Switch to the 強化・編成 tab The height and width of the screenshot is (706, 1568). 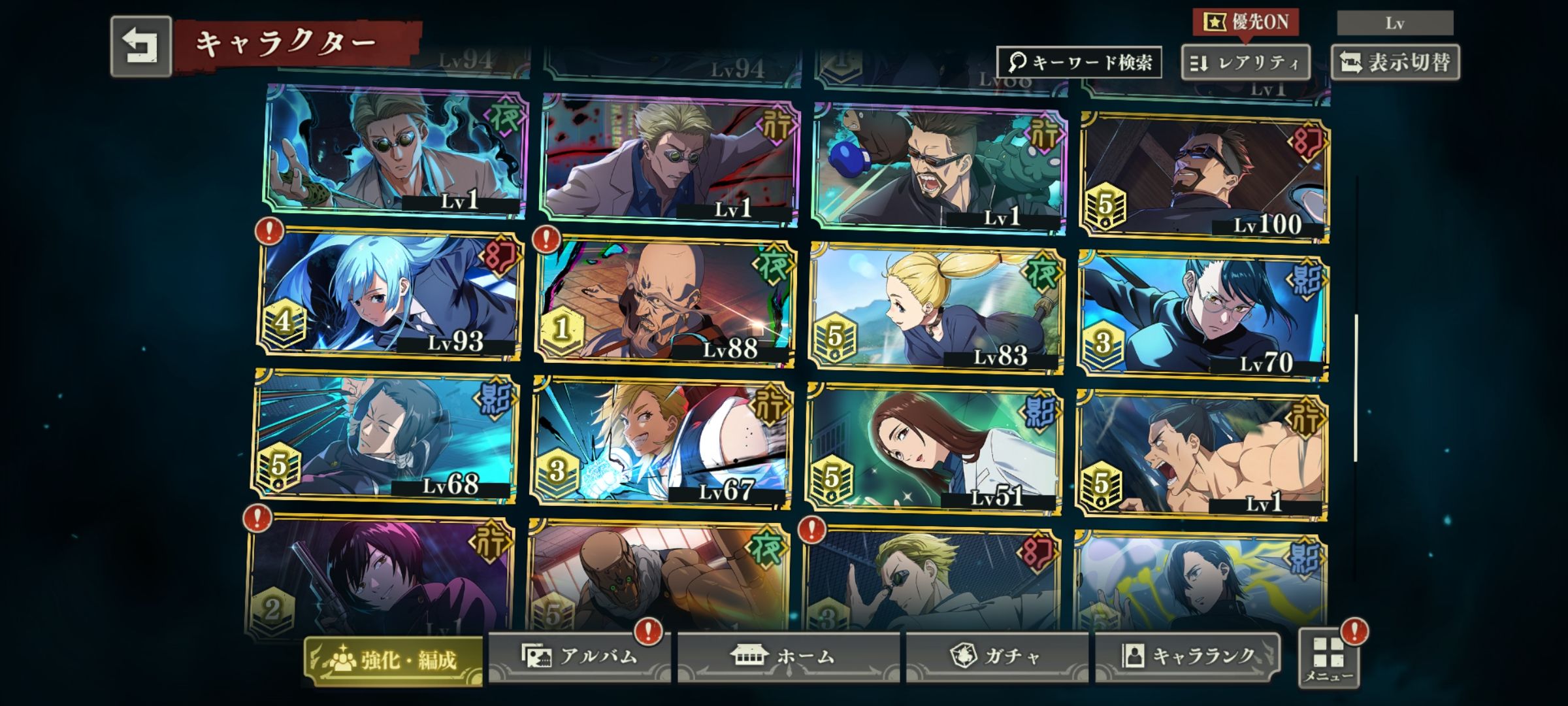393,660
